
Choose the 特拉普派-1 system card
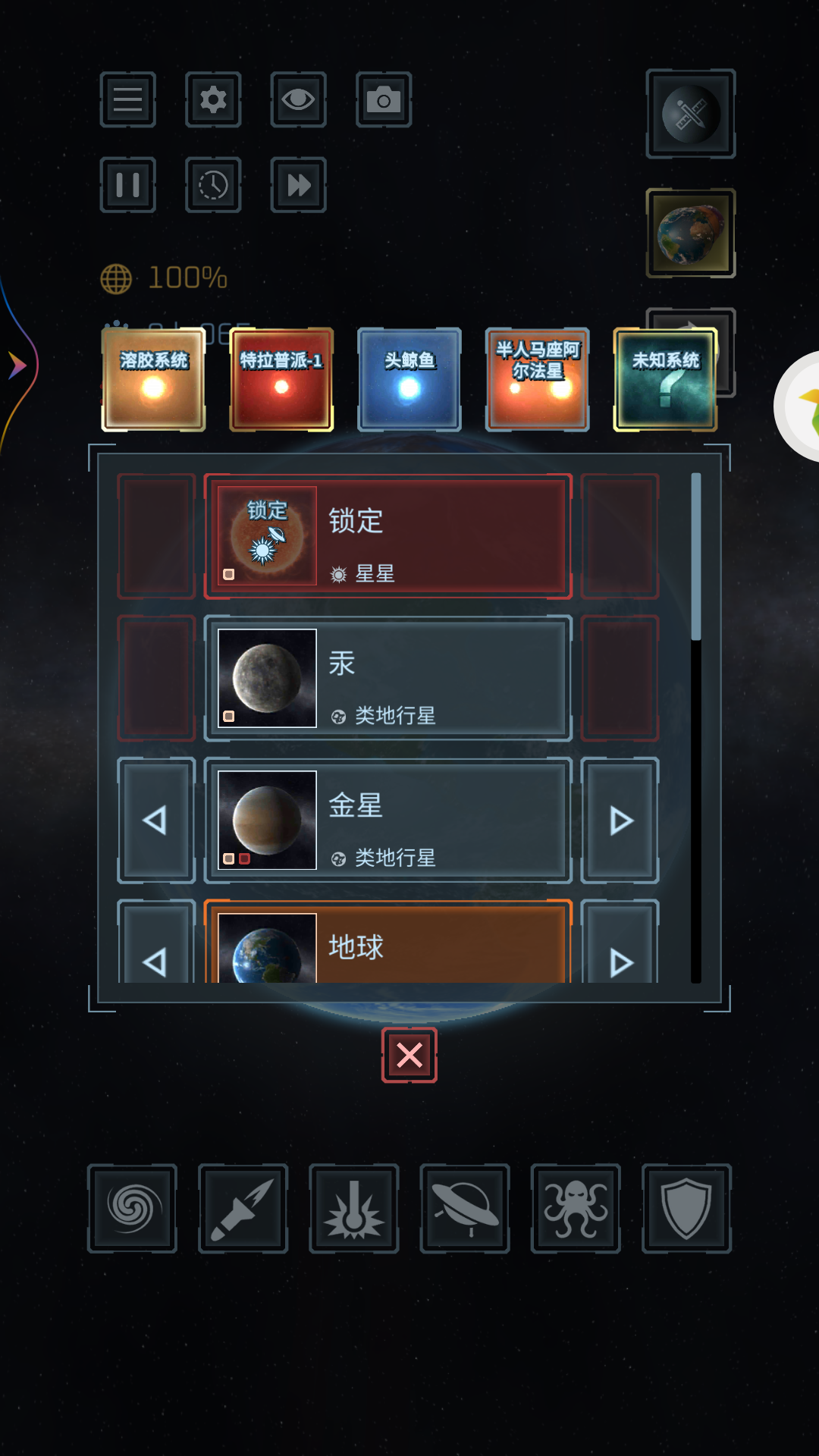[281, 379]
